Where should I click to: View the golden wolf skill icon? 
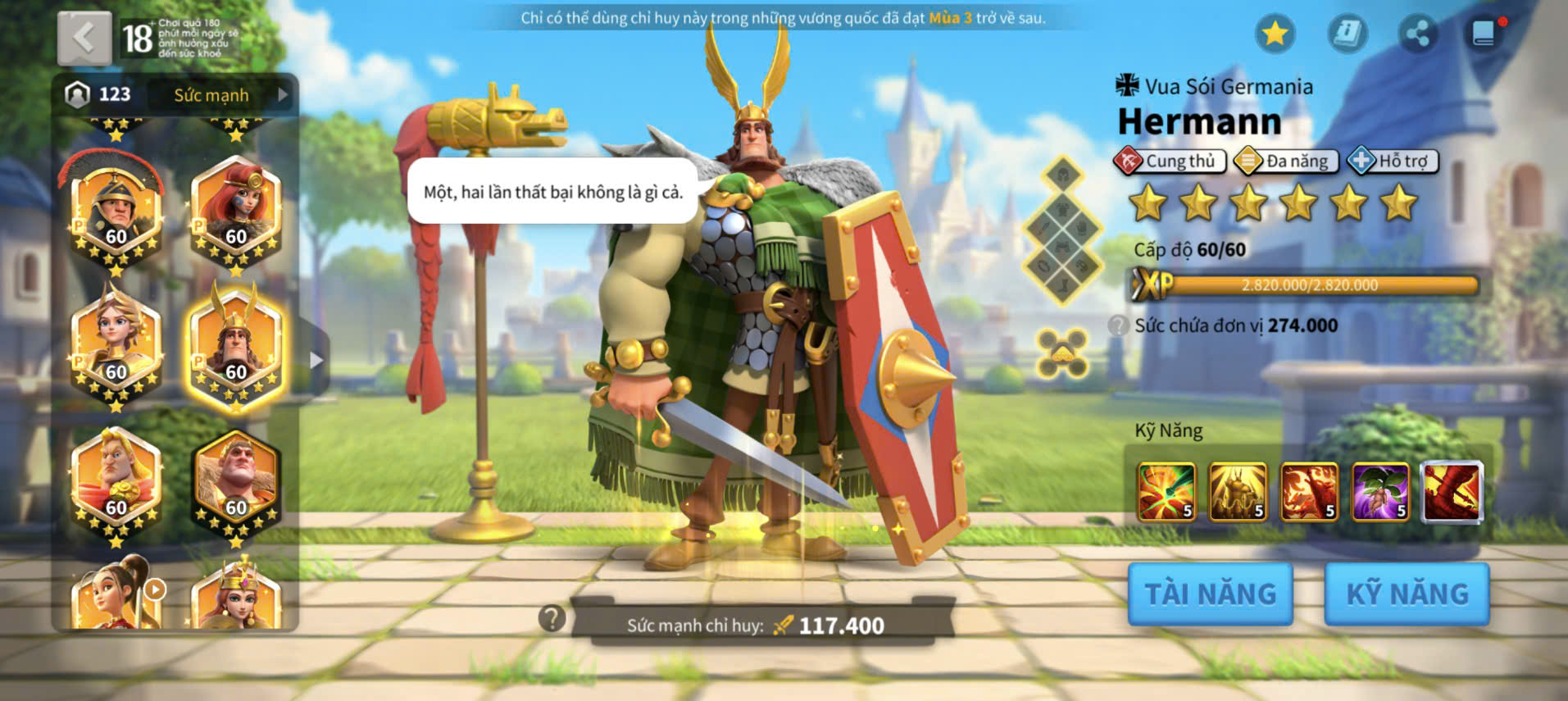1237,492
